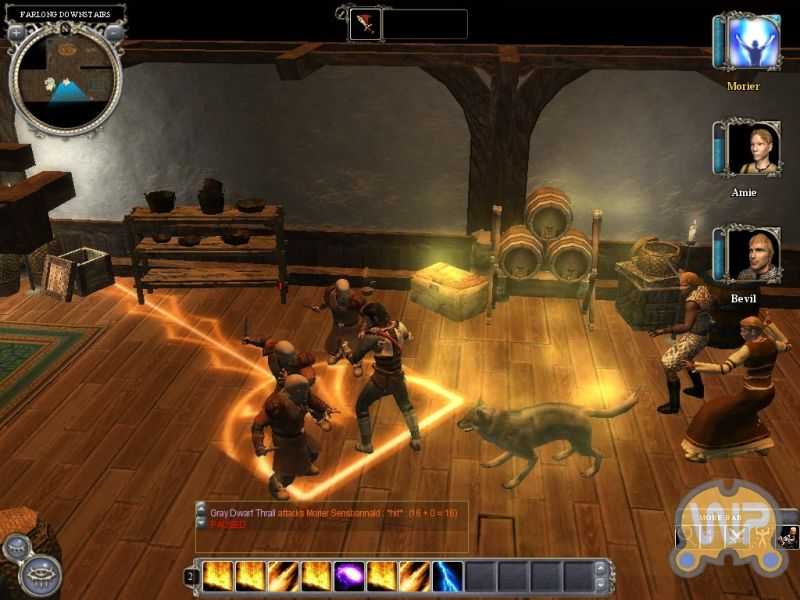Click the sword action queue icon
Screen dimensions: 800x600
[364, 23]
